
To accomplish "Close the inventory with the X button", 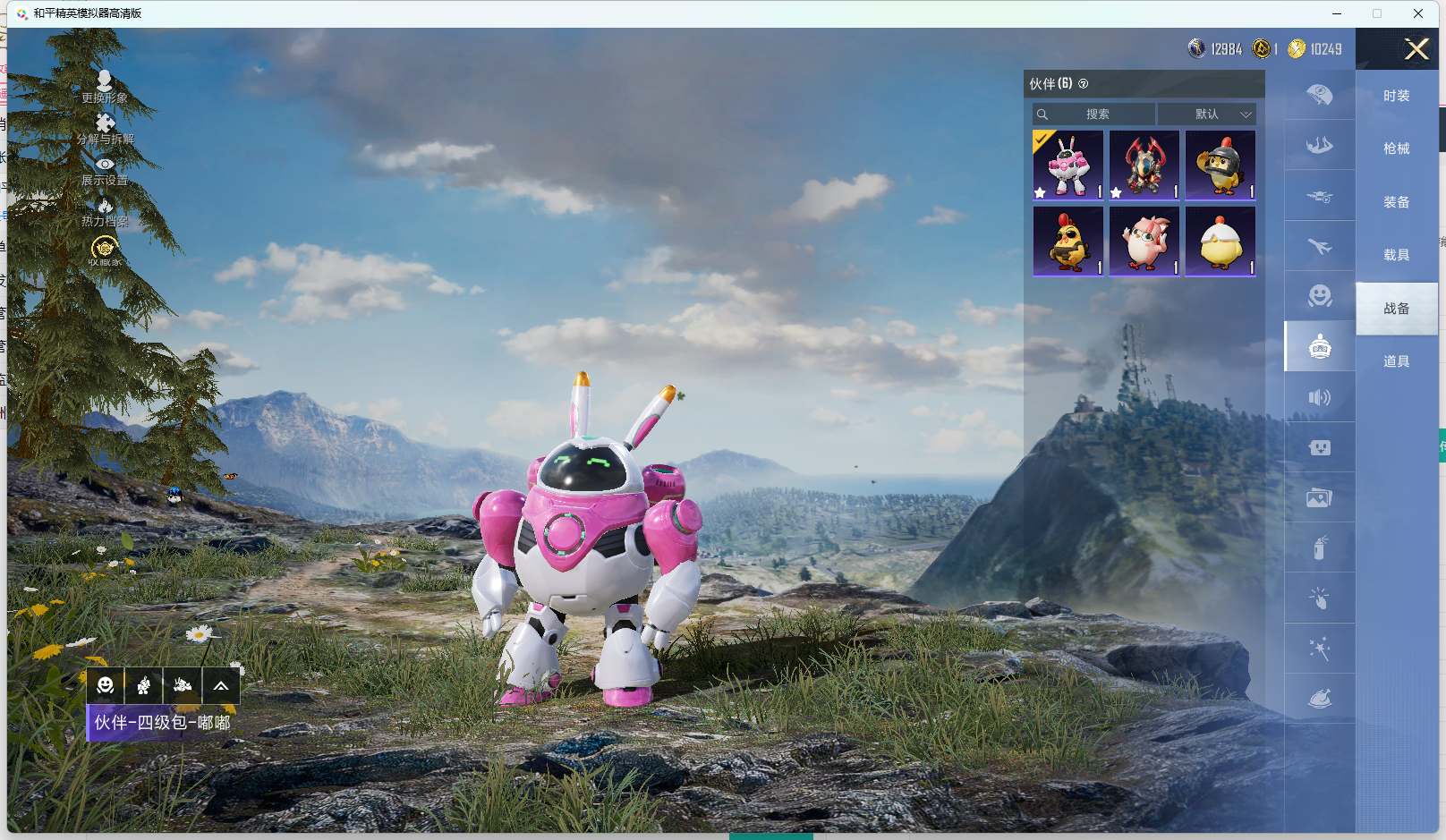I will (1416, 49).
